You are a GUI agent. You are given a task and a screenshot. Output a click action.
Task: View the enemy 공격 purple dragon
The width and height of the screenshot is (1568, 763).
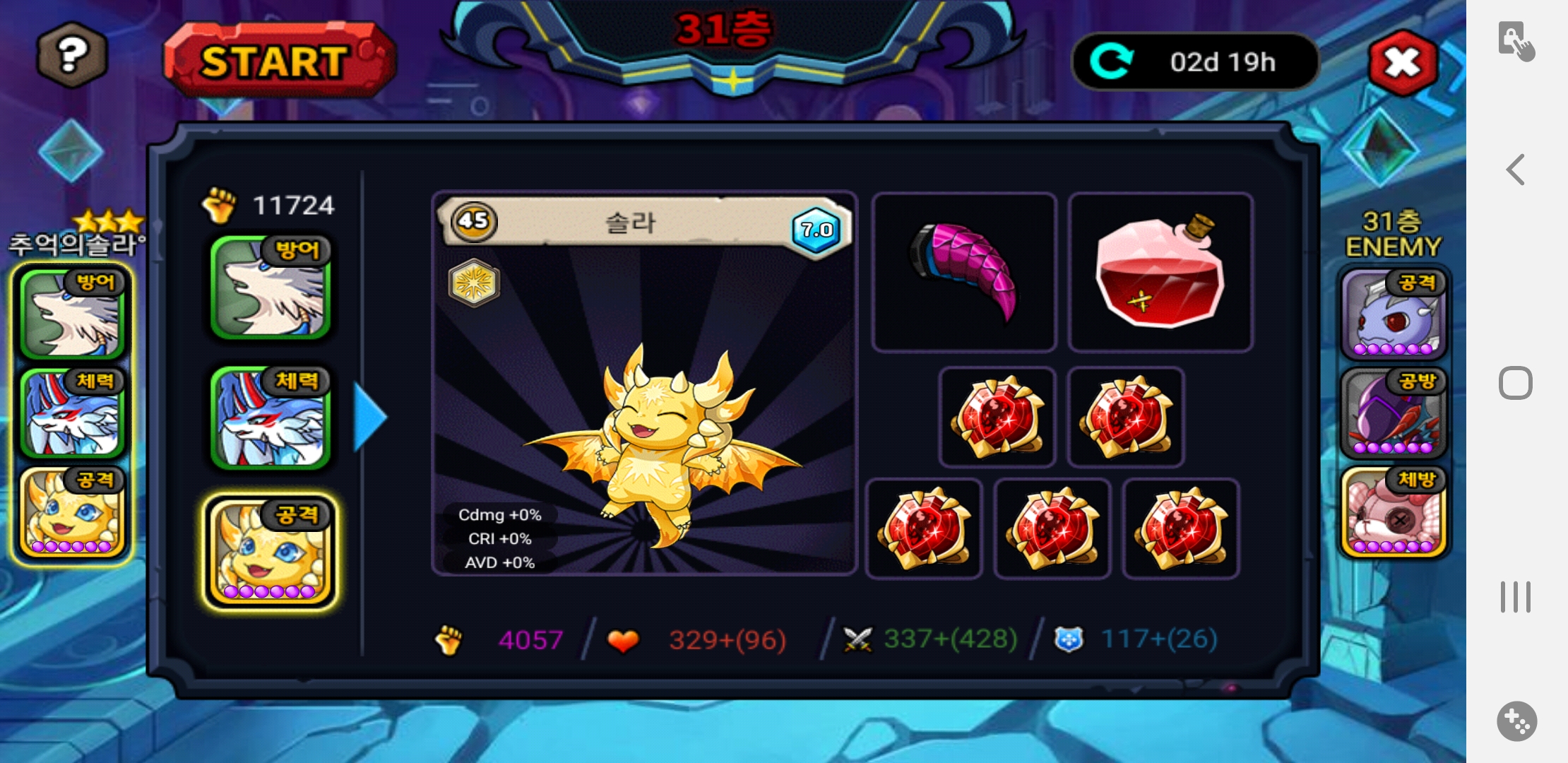[1393, 314]
